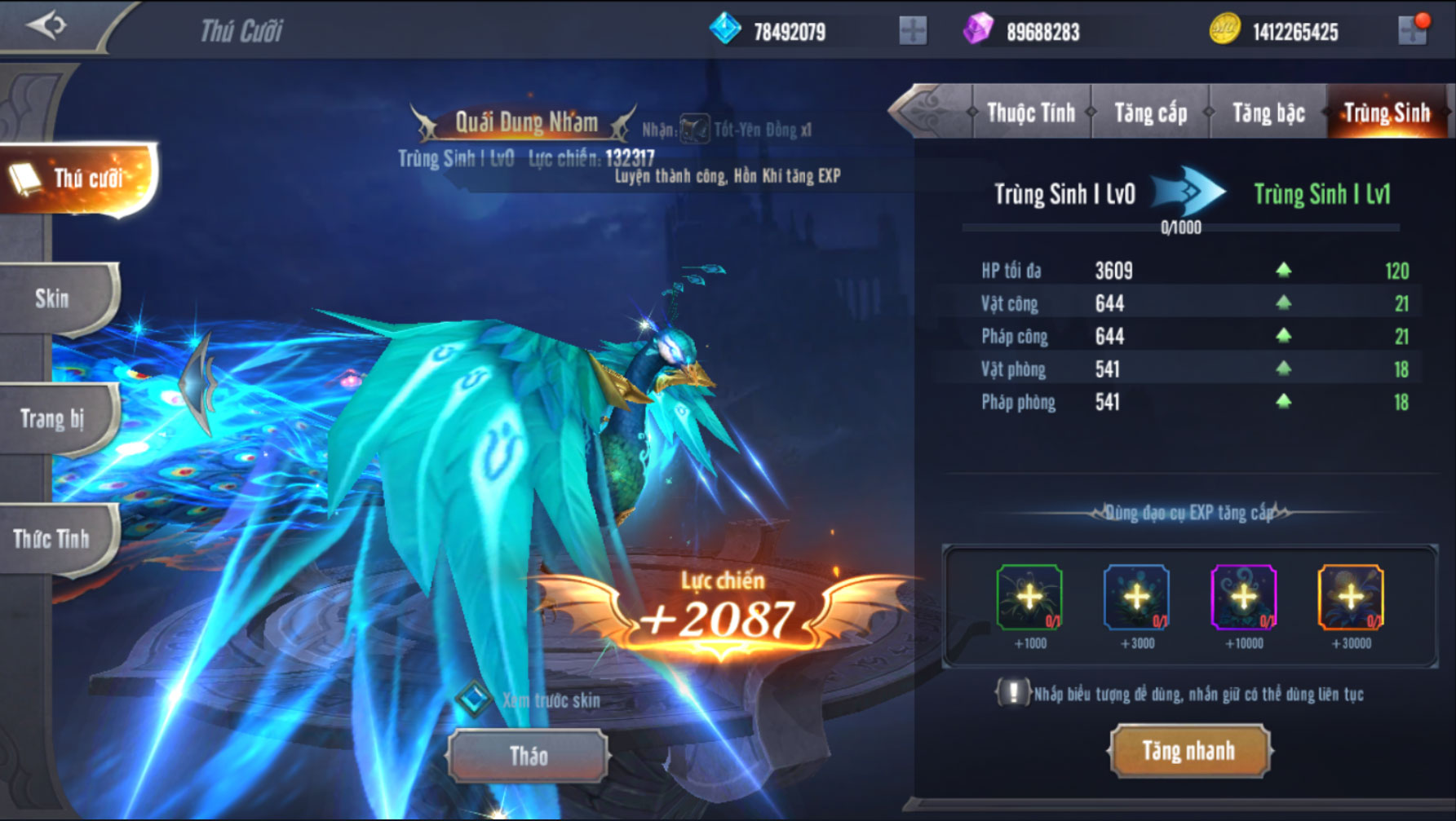Viewport: 1456px width, 821px height.
Task: Go back using the arrow button
Action: pos(46,25)
